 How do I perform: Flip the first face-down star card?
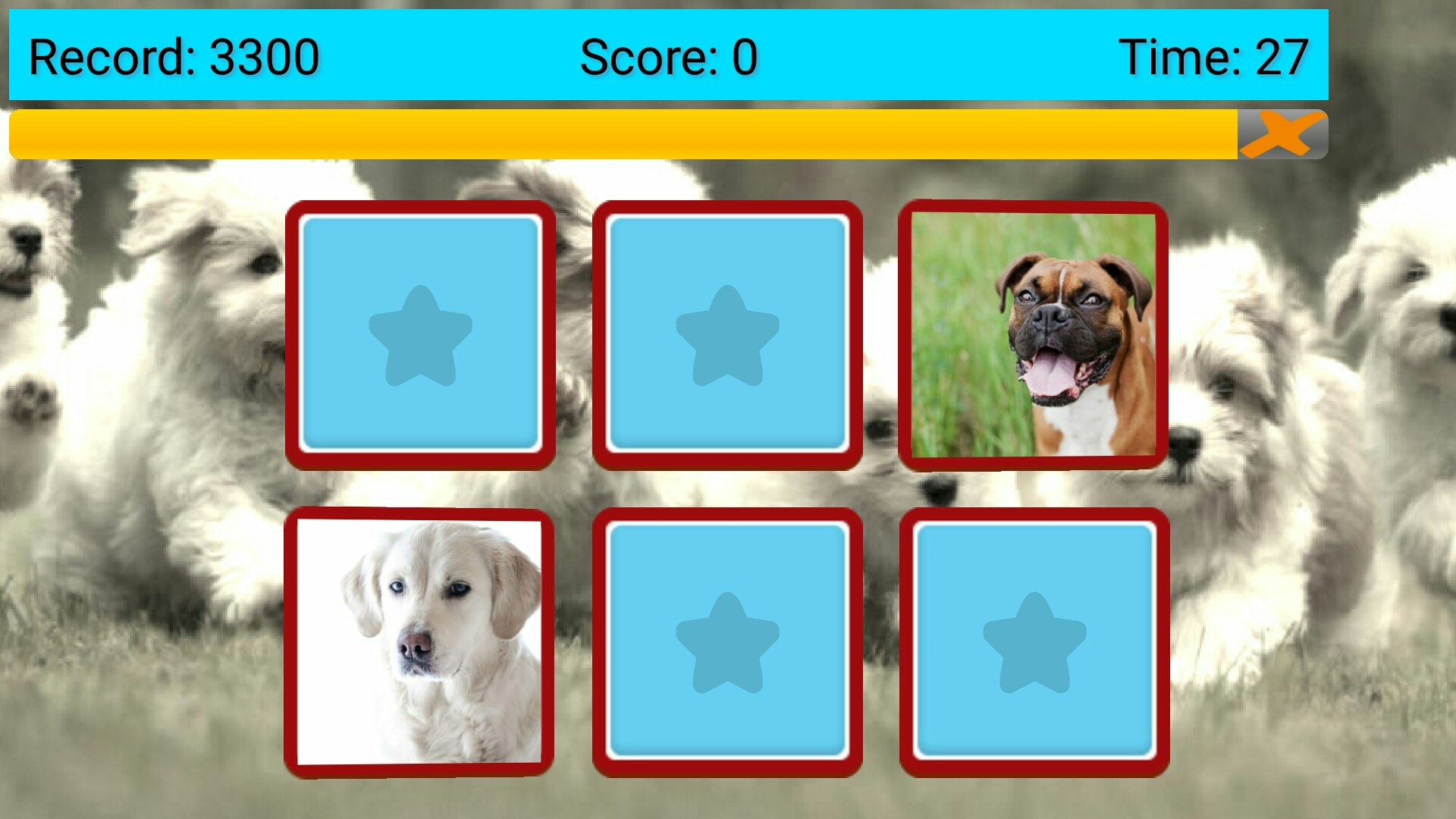(x=422, y=331)
